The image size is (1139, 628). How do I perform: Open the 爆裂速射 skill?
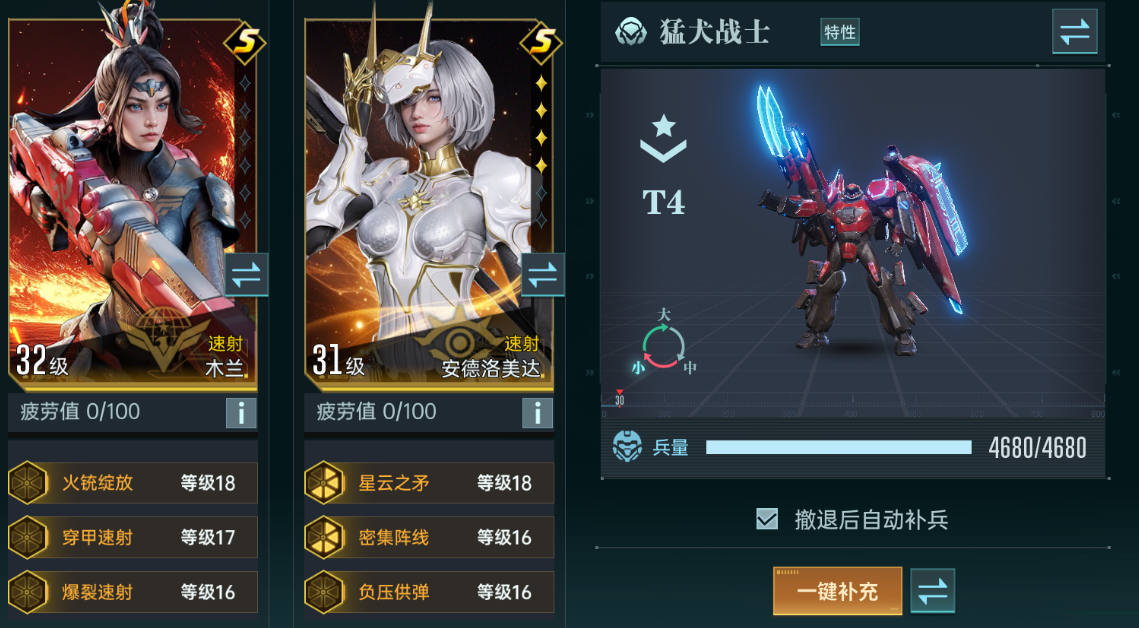132,592
